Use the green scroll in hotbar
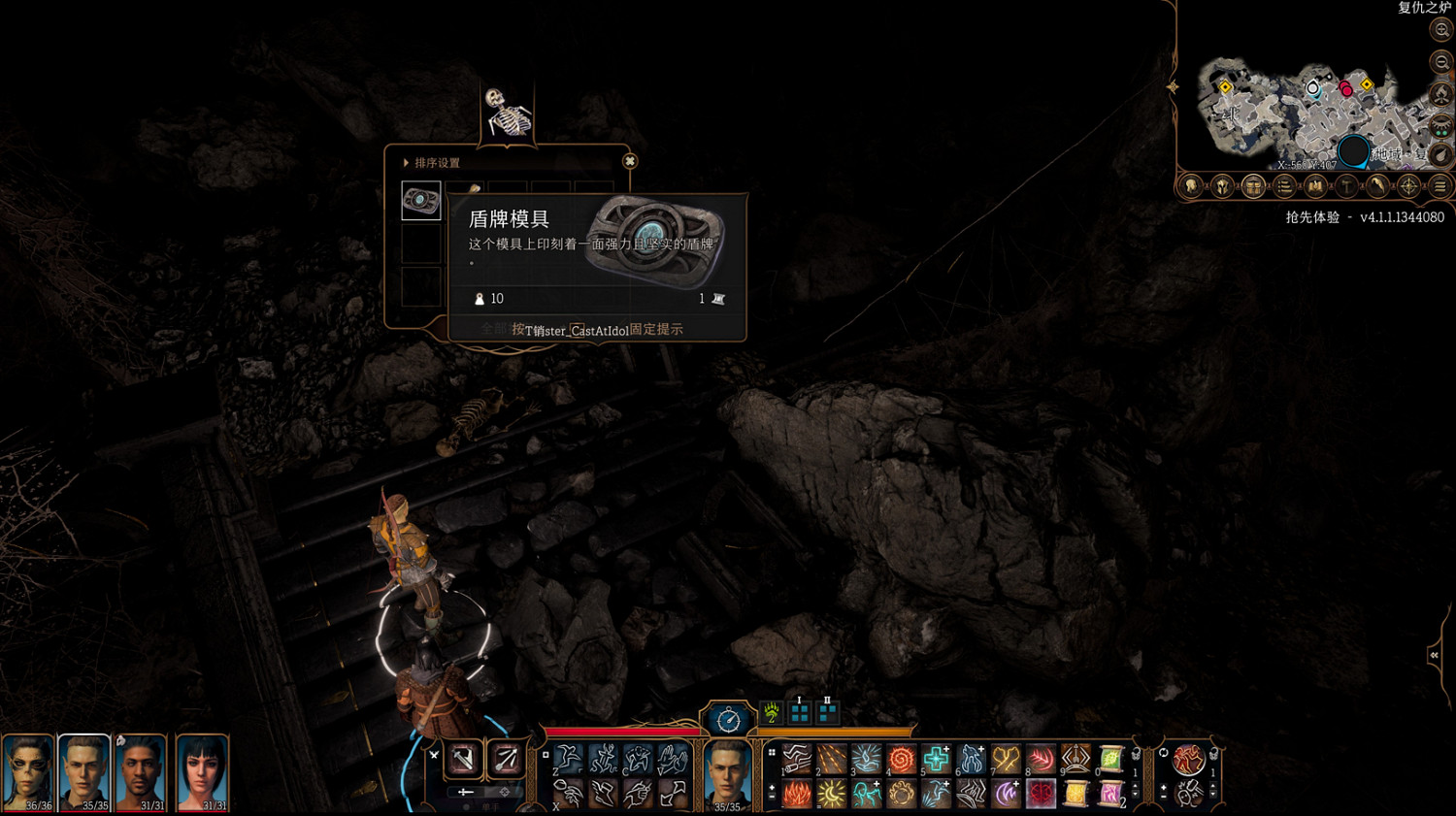 click(x=1110, y=759)
